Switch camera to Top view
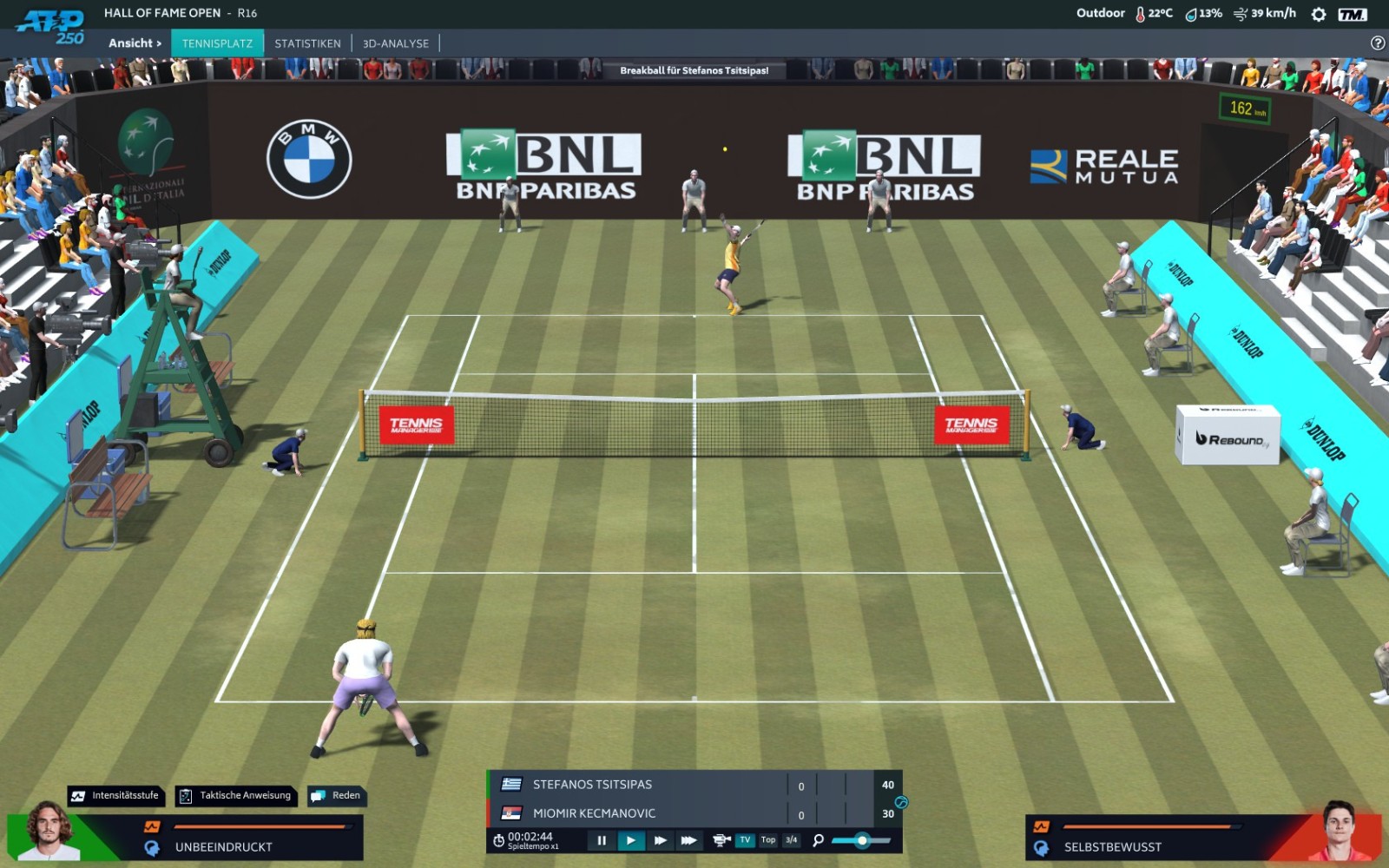The width and height of the screenshot is (1389, 868). [x=768, y=840]
